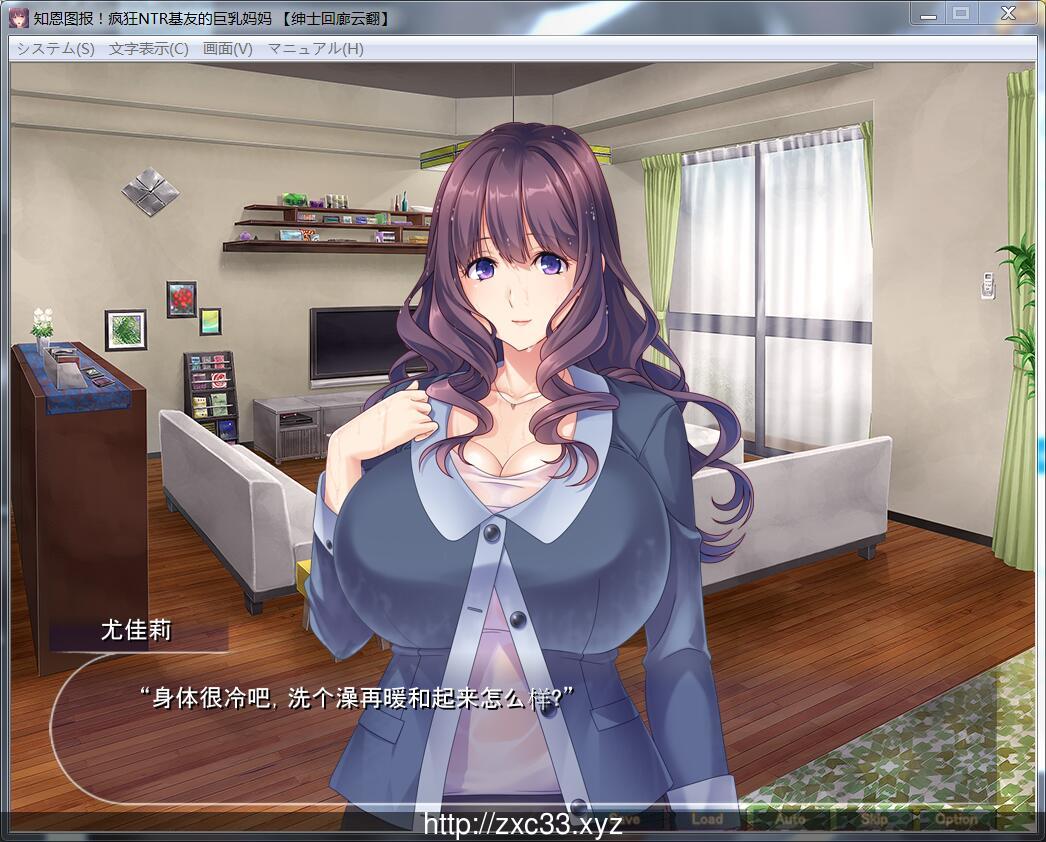Open the マニュアル(H) menu
This screenshot has width=1046, height=842.
click(x=315, y=48)
